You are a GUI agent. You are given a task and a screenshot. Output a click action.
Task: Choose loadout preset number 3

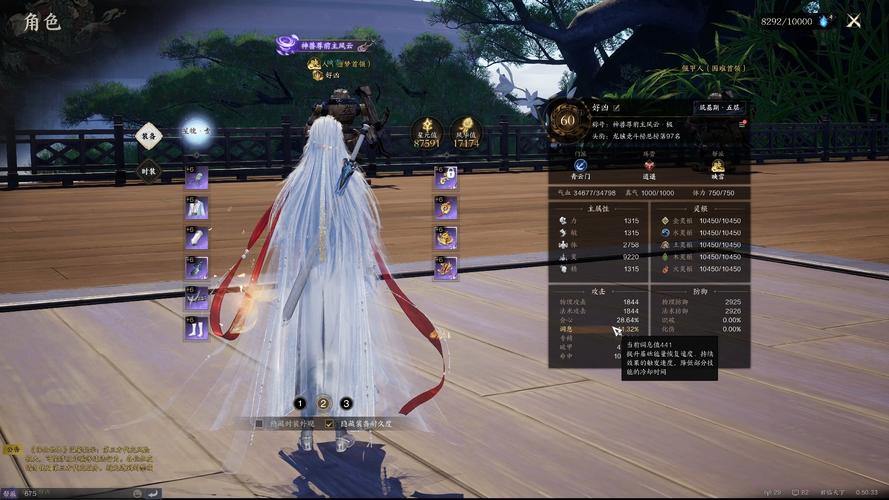click(x=346, y=403)
